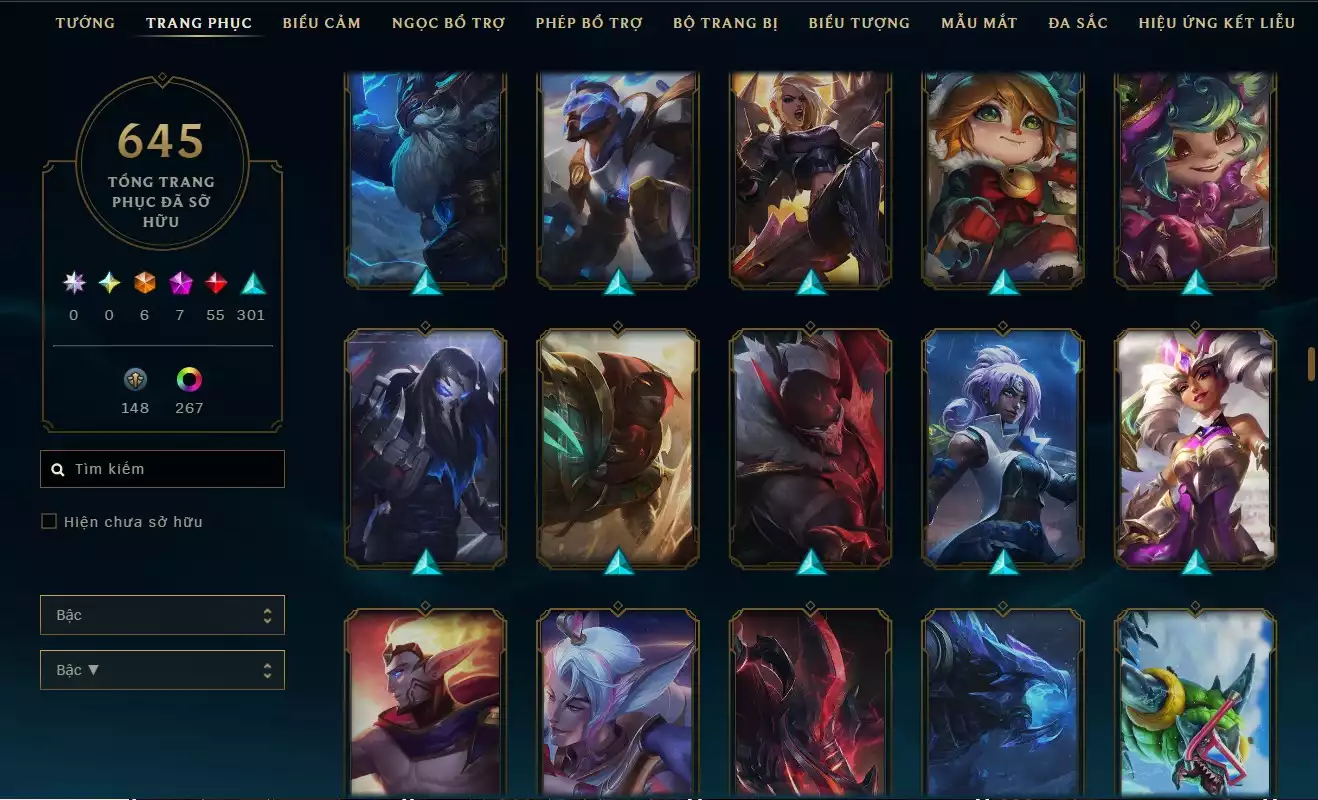Click the chroma color wheel icon showing 267
The height and width of the screenshot is (800, 1318).
[x=189, y=380]
